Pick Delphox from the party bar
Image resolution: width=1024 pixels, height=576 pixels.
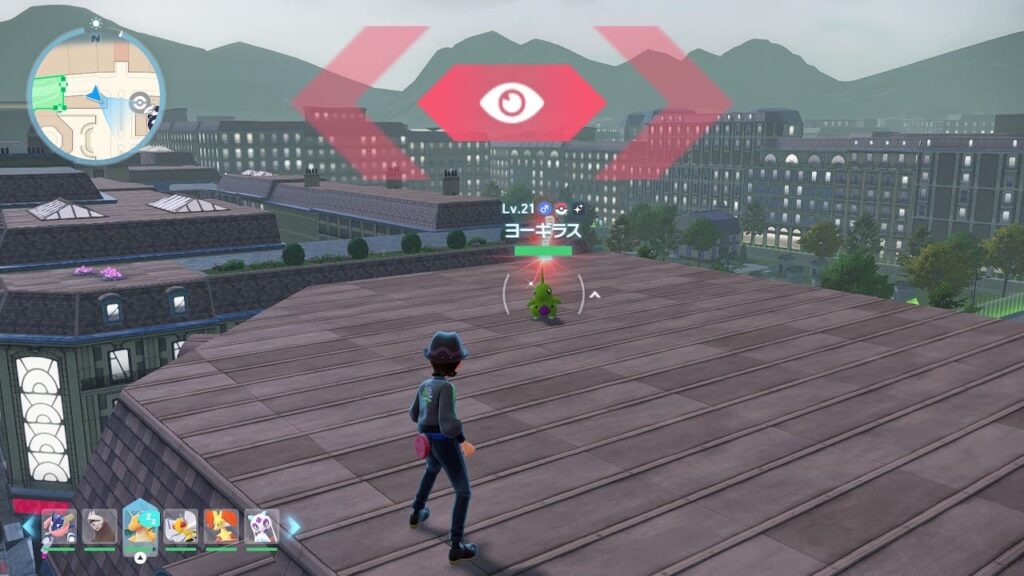[x=221, y=527]
